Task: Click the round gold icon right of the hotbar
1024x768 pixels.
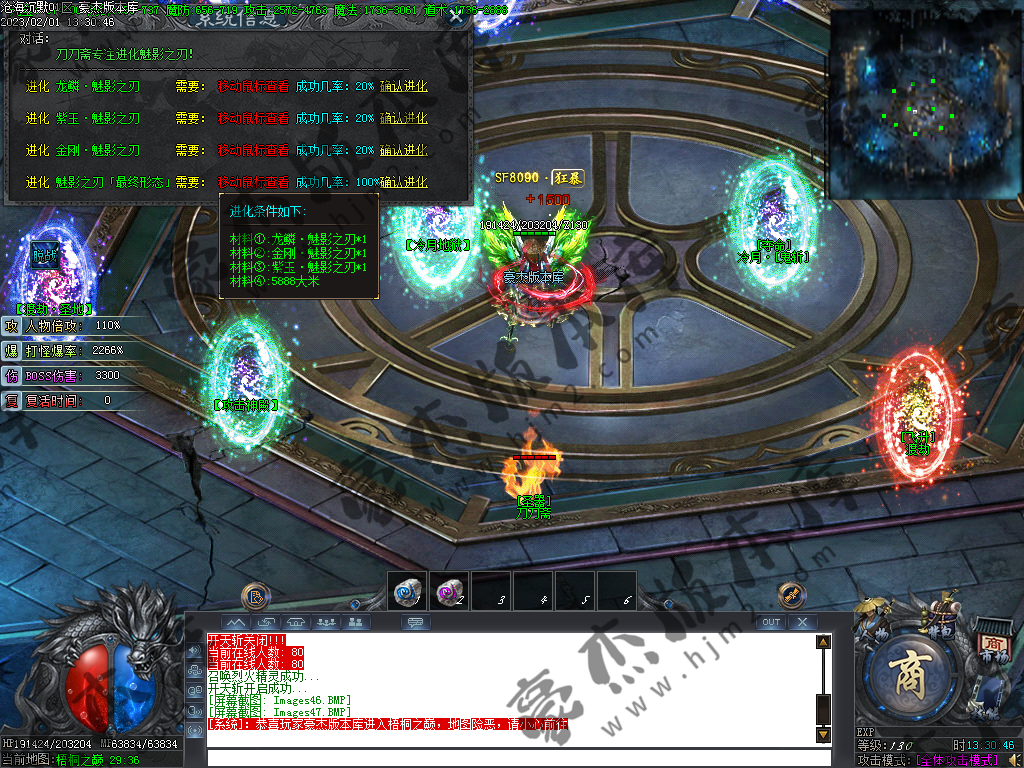Action: [x=791, y=594]
